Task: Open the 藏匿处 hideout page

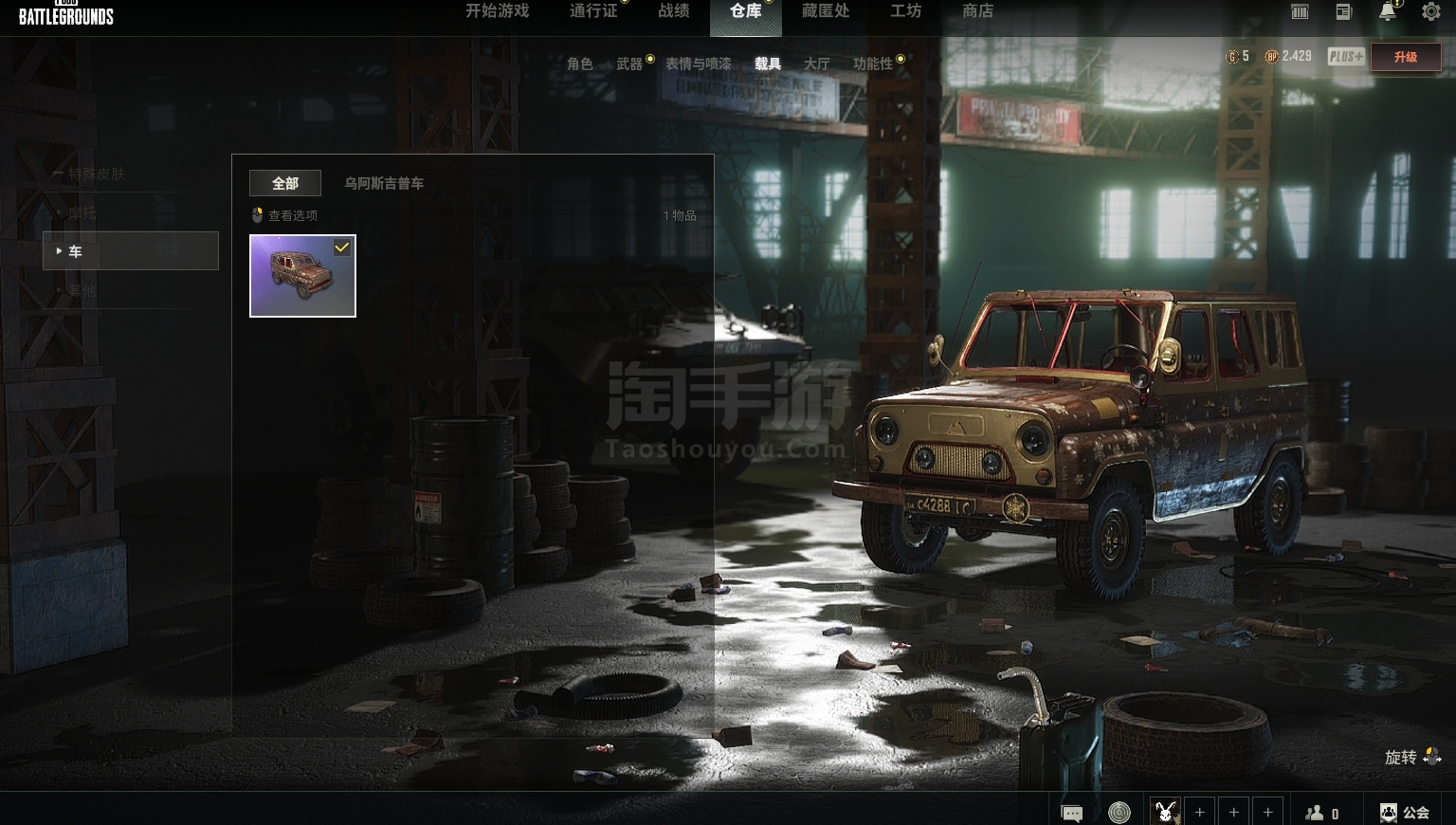Action: click(825, 11)
